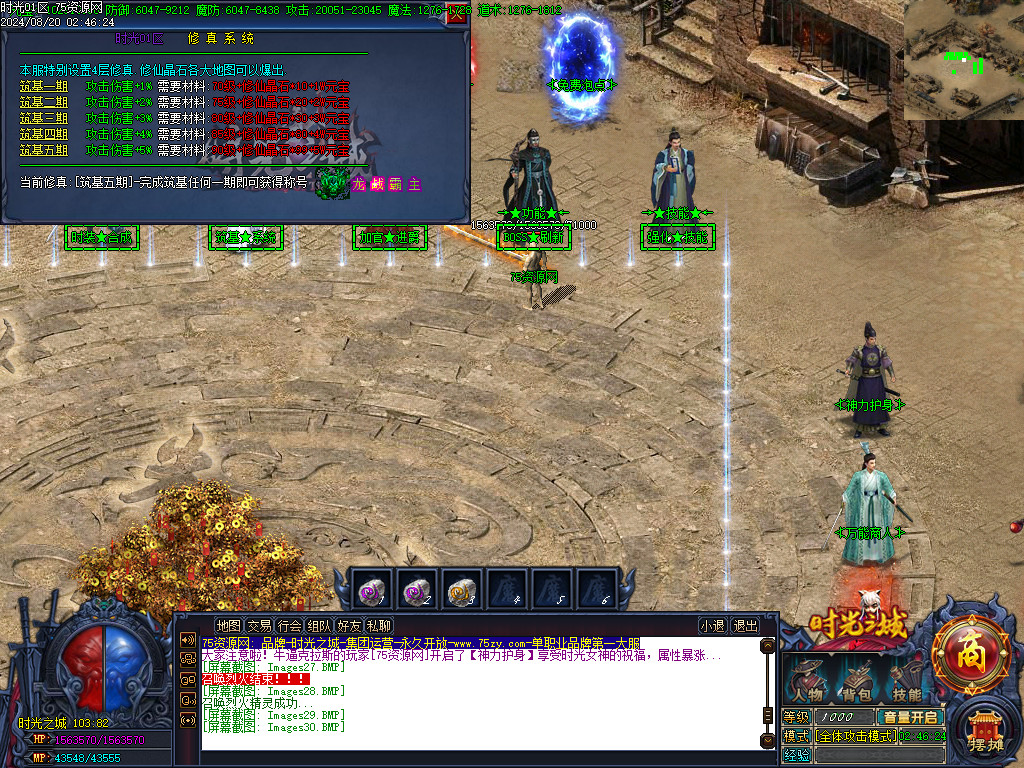Toggle the 音量开启 sound button
Image resolution: width=1024 pixels, height=768 pixels.
click(x=911, y=717)
